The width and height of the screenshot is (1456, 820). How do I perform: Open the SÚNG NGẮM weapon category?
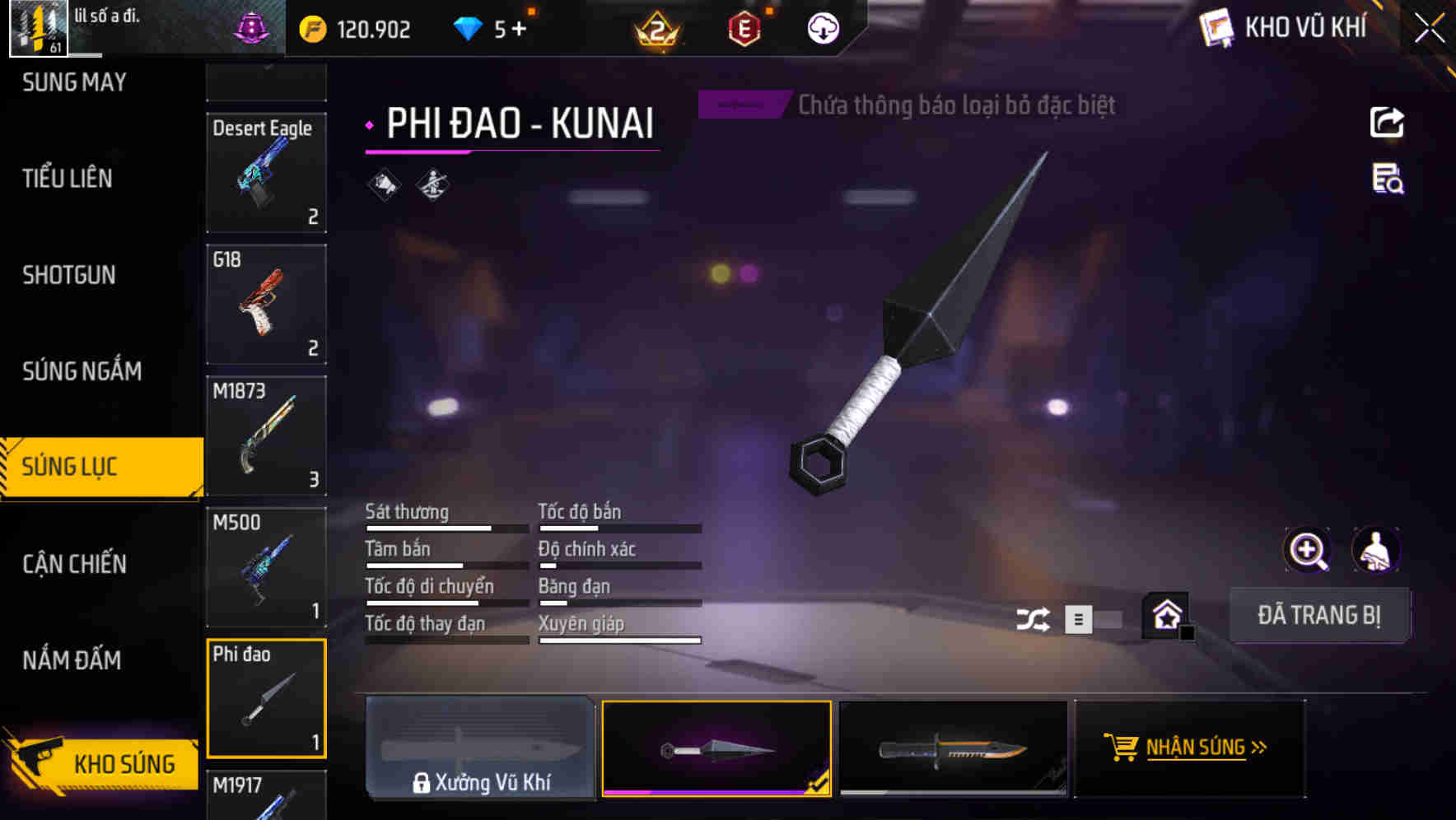click(x=82, y=371)
